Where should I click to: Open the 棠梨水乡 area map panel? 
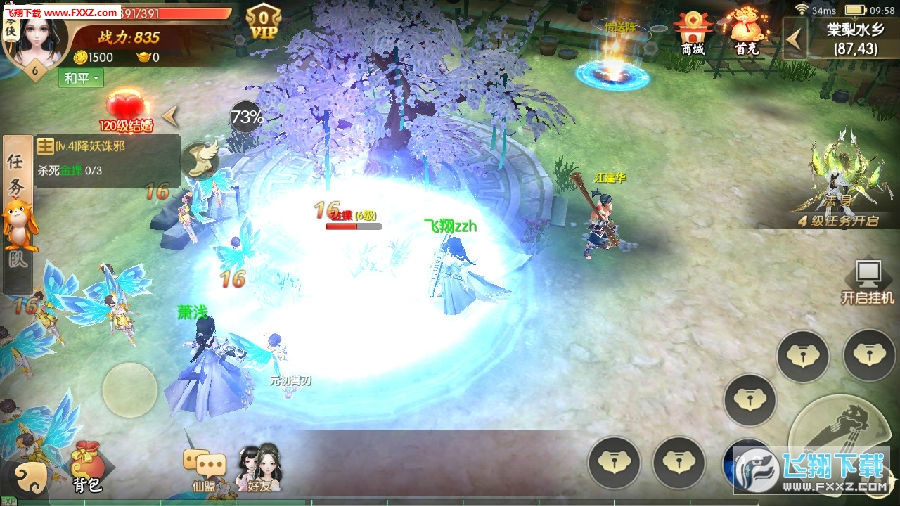tap(852, 38)
